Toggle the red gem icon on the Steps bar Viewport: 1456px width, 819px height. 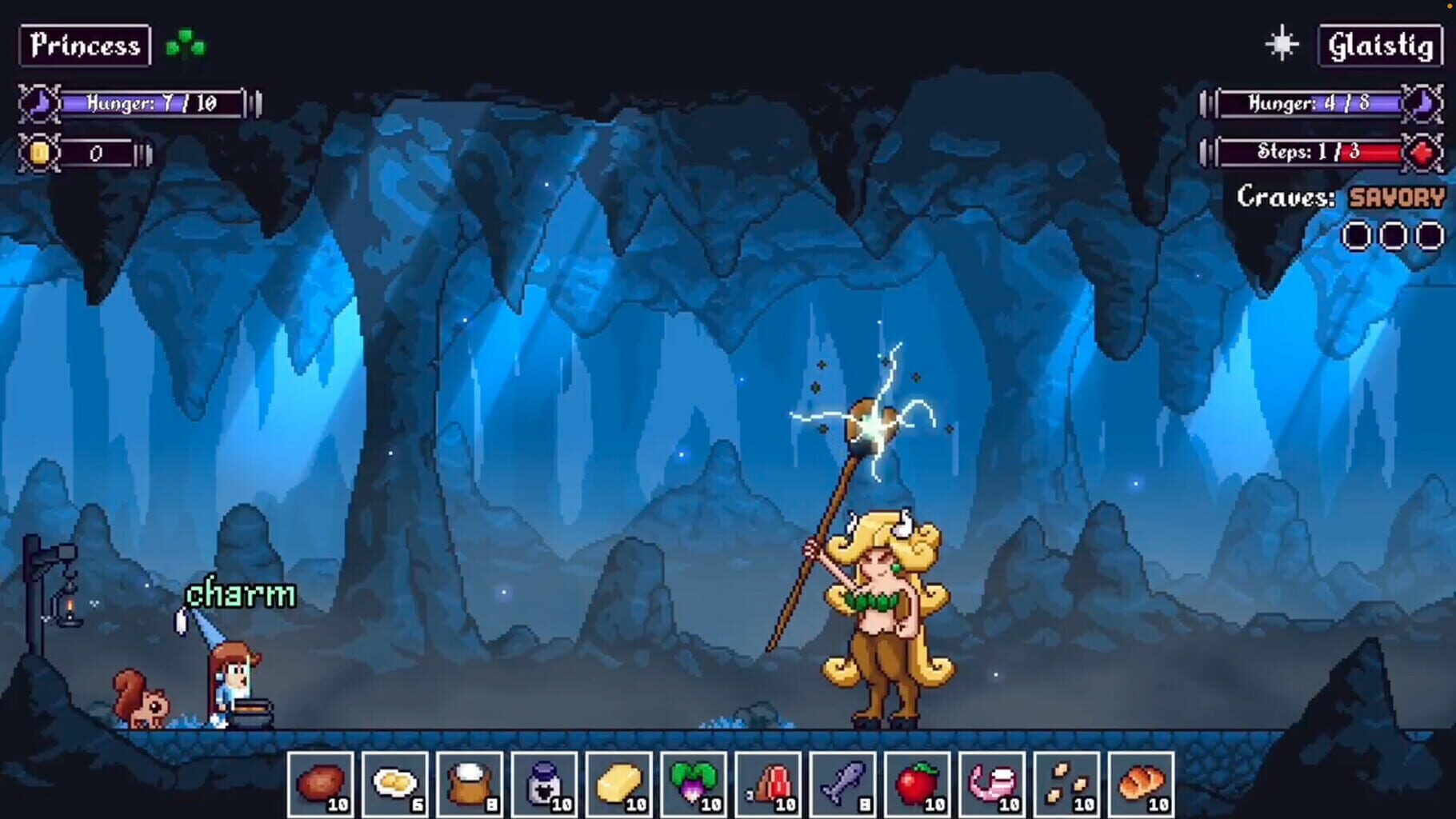pos(1423,152)
